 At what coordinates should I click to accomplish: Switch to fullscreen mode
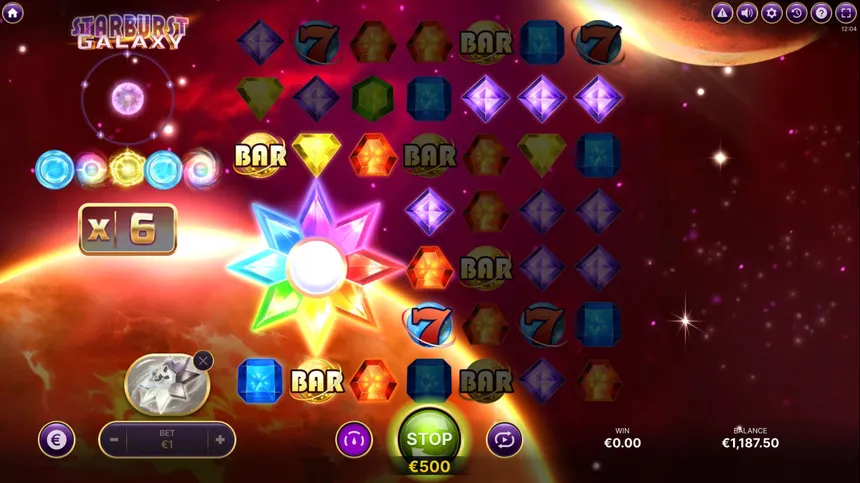point(845,13)
